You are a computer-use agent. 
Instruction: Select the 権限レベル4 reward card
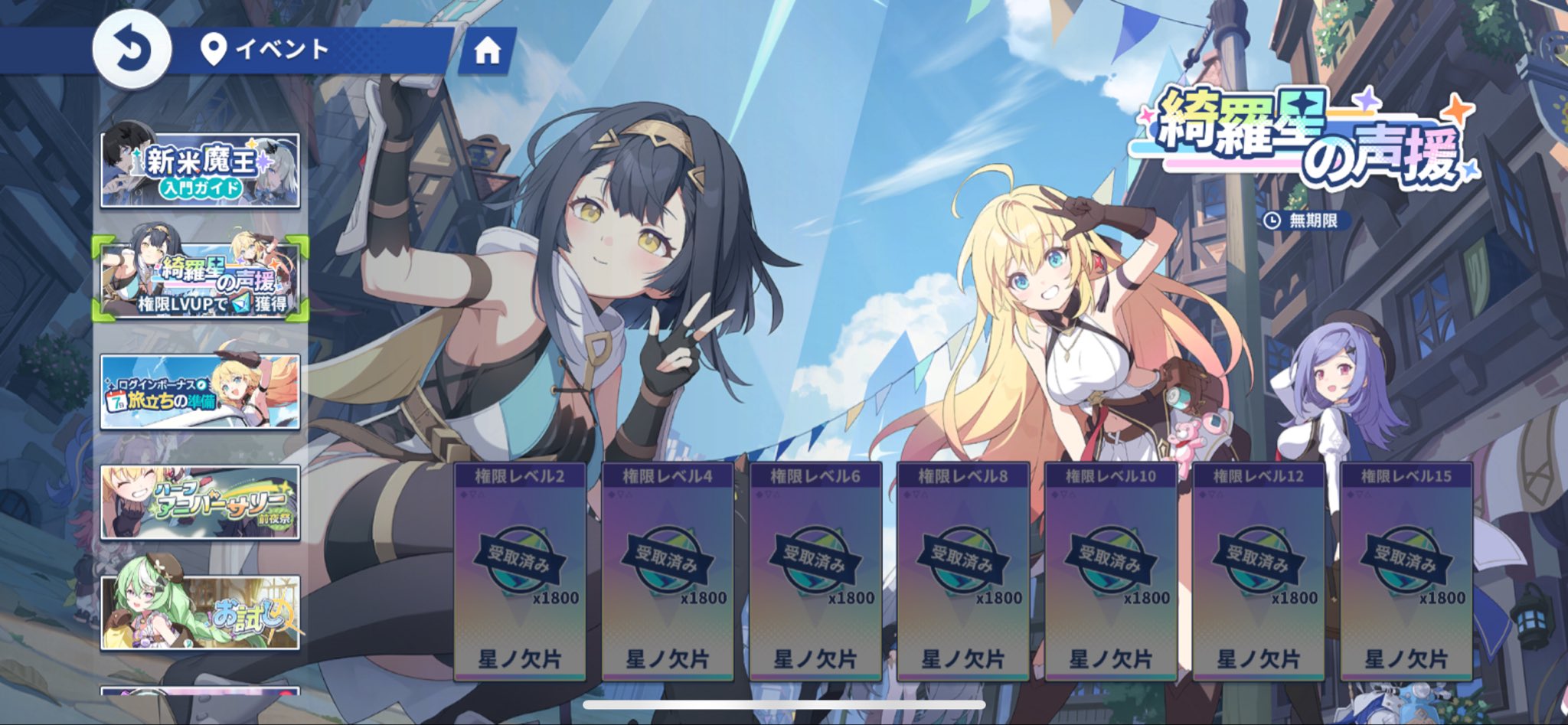pos(668,571)
